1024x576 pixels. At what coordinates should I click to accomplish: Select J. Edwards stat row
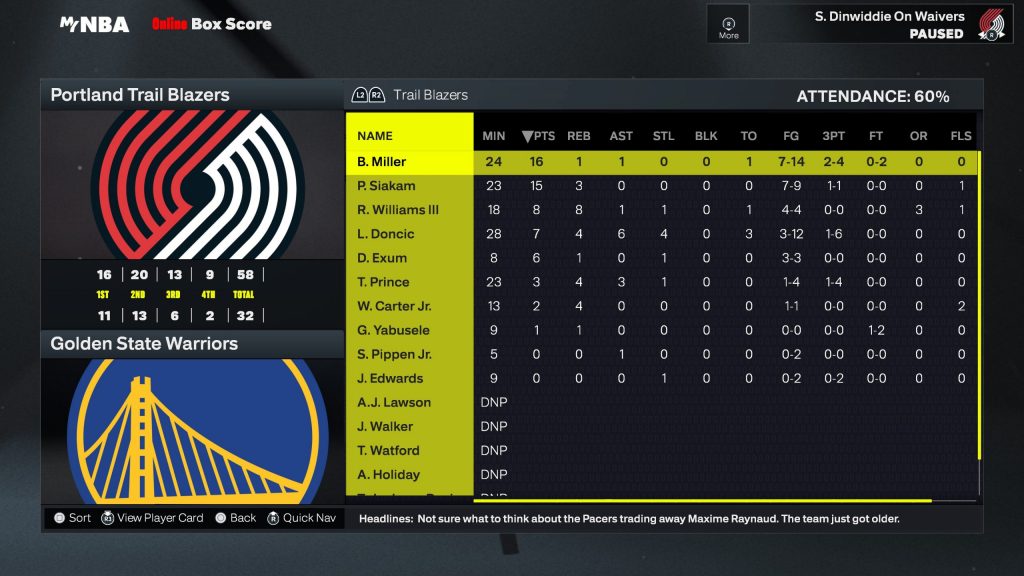click(x=390, y=378)
